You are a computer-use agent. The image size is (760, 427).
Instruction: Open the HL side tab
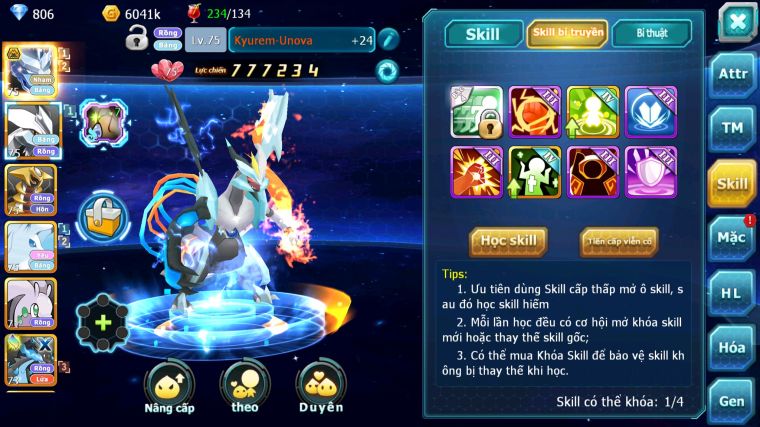(732, 293)
